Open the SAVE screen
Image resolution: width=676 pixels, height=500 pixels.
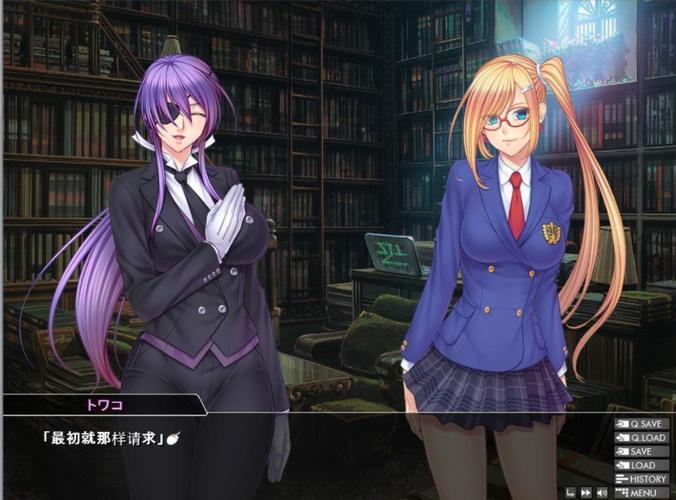click(x=641, y=452)
